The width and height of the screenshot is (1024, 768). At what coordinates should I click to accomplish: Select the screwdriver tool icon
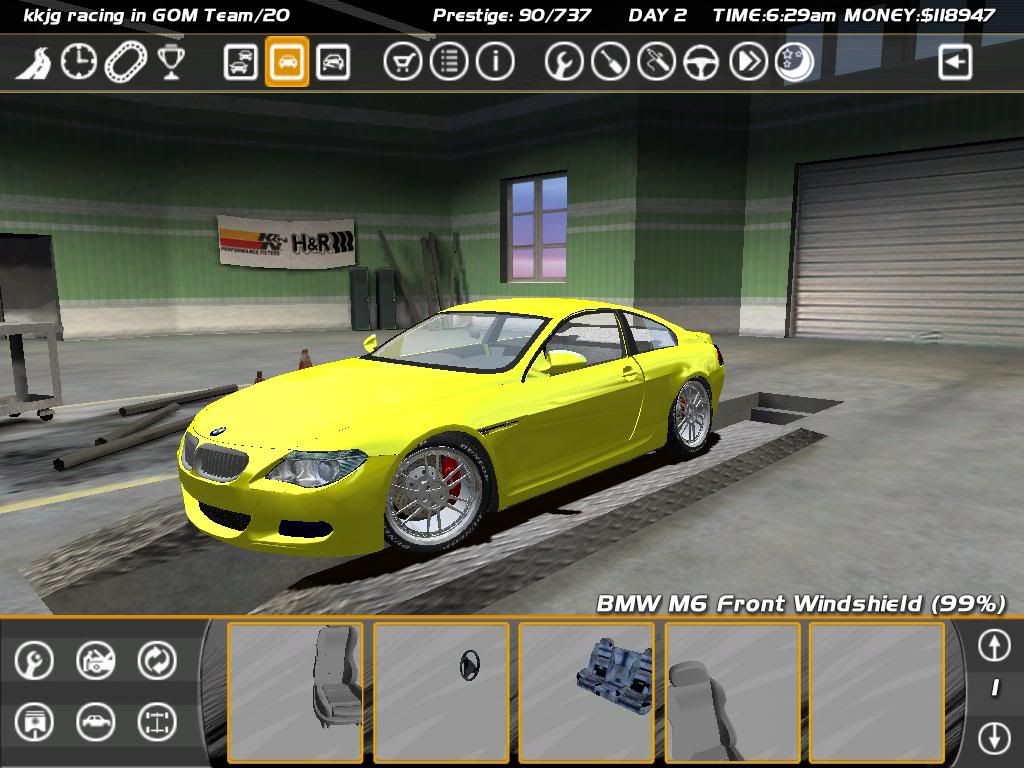610,63
